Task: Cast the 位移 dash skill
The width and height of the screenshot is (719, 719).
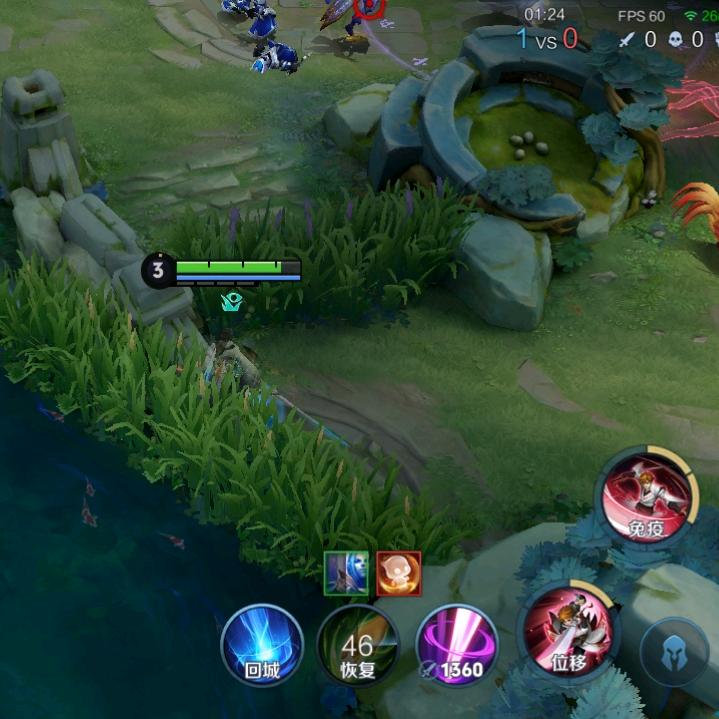Action: coord(568,630)
